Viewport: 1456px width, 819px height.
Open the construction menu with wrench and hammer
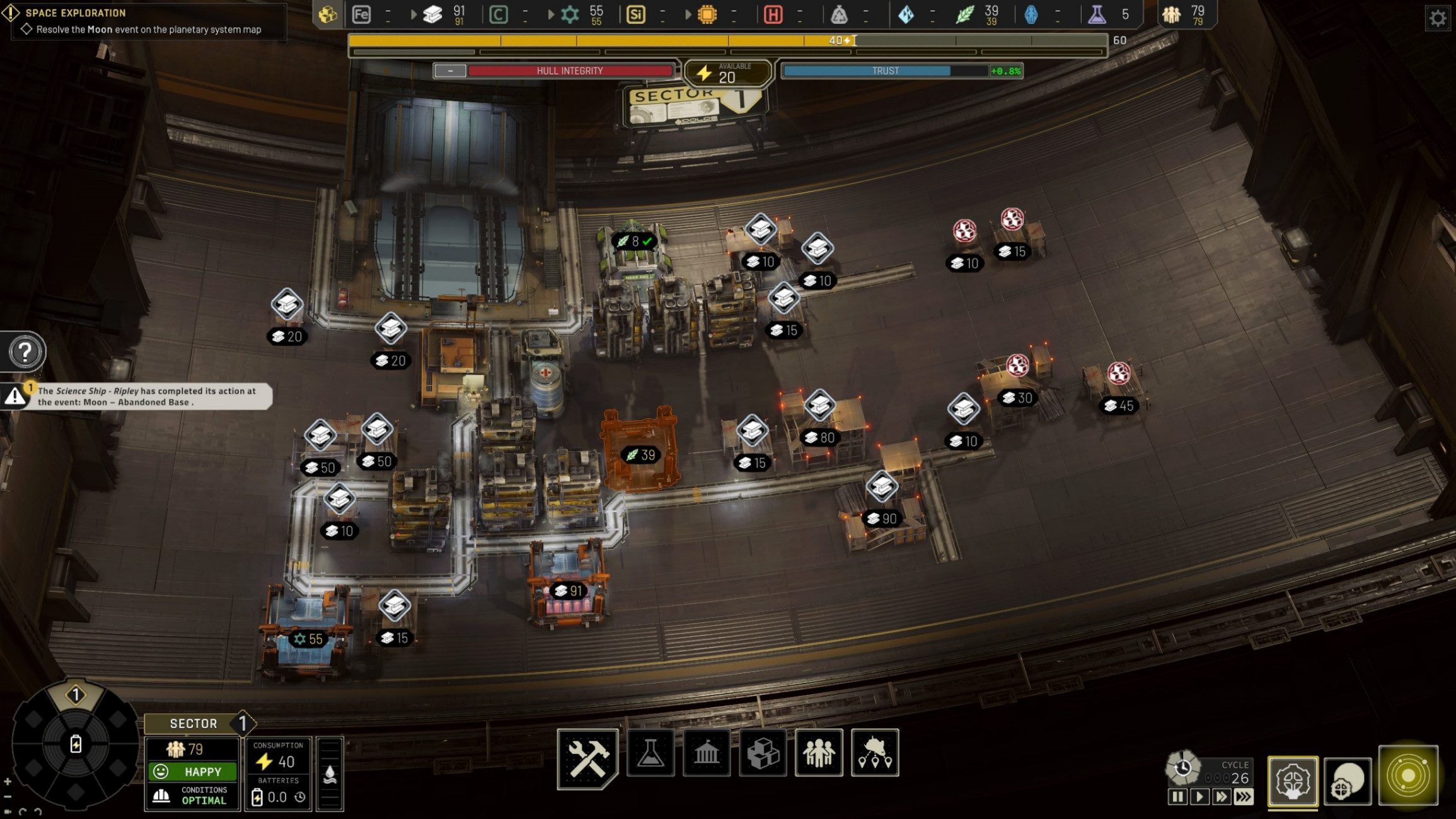tap(587, 756)
